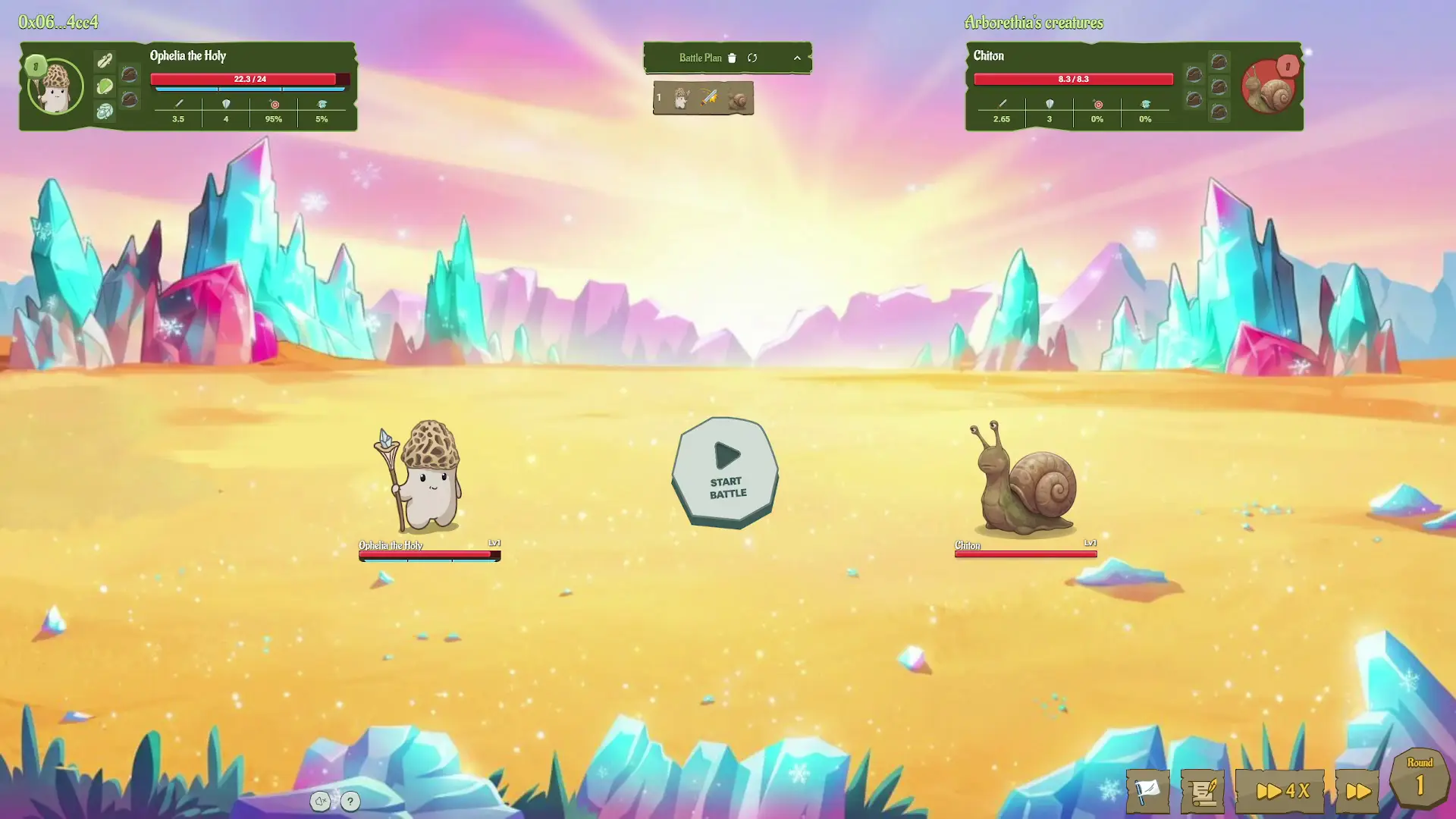Viewport: 1456px width, 819px height.
Task: Click the refresh icon in Battle Plan panel
Action: [753, 58]
